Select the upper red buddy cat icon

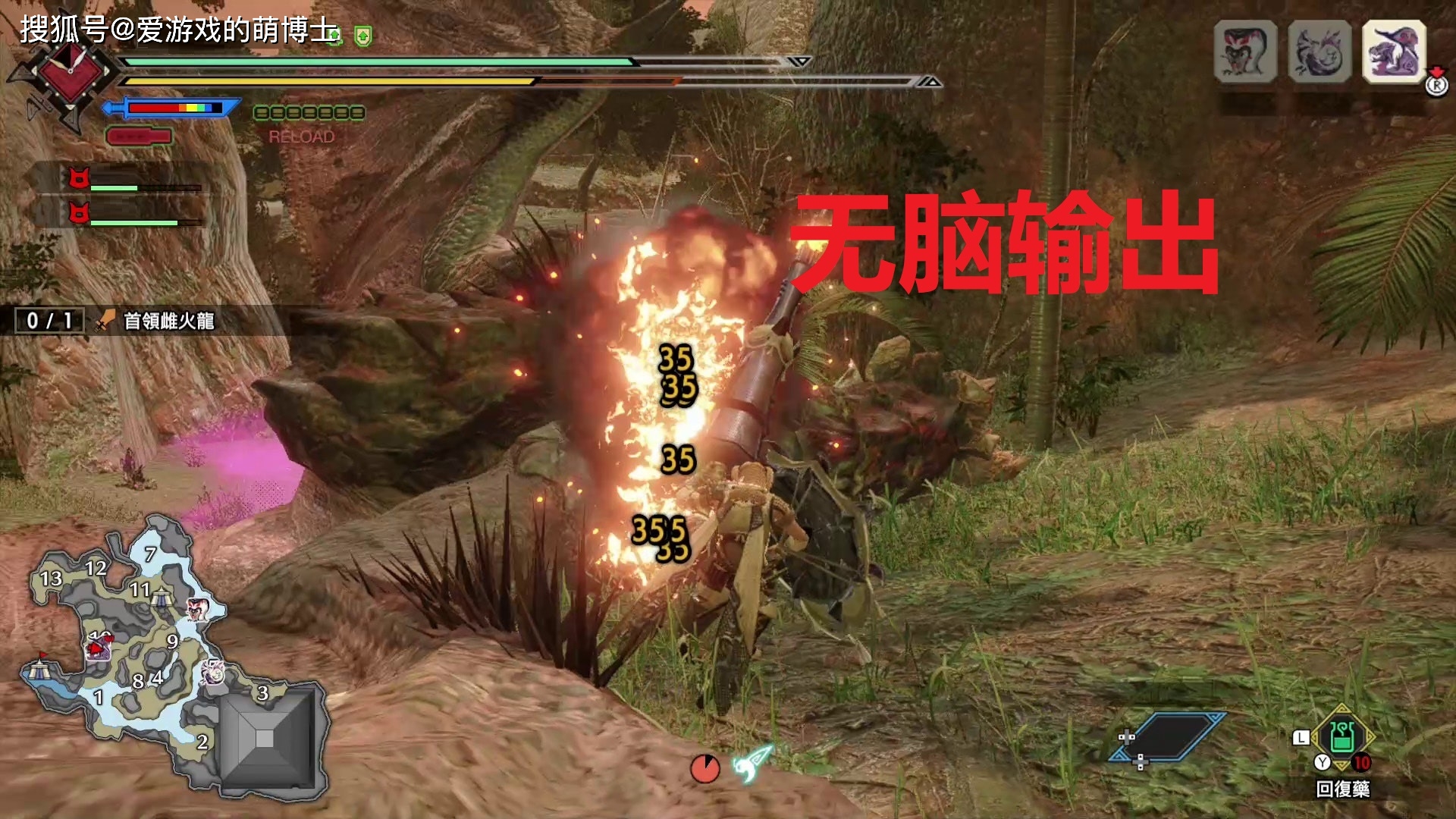pos(79,179)
